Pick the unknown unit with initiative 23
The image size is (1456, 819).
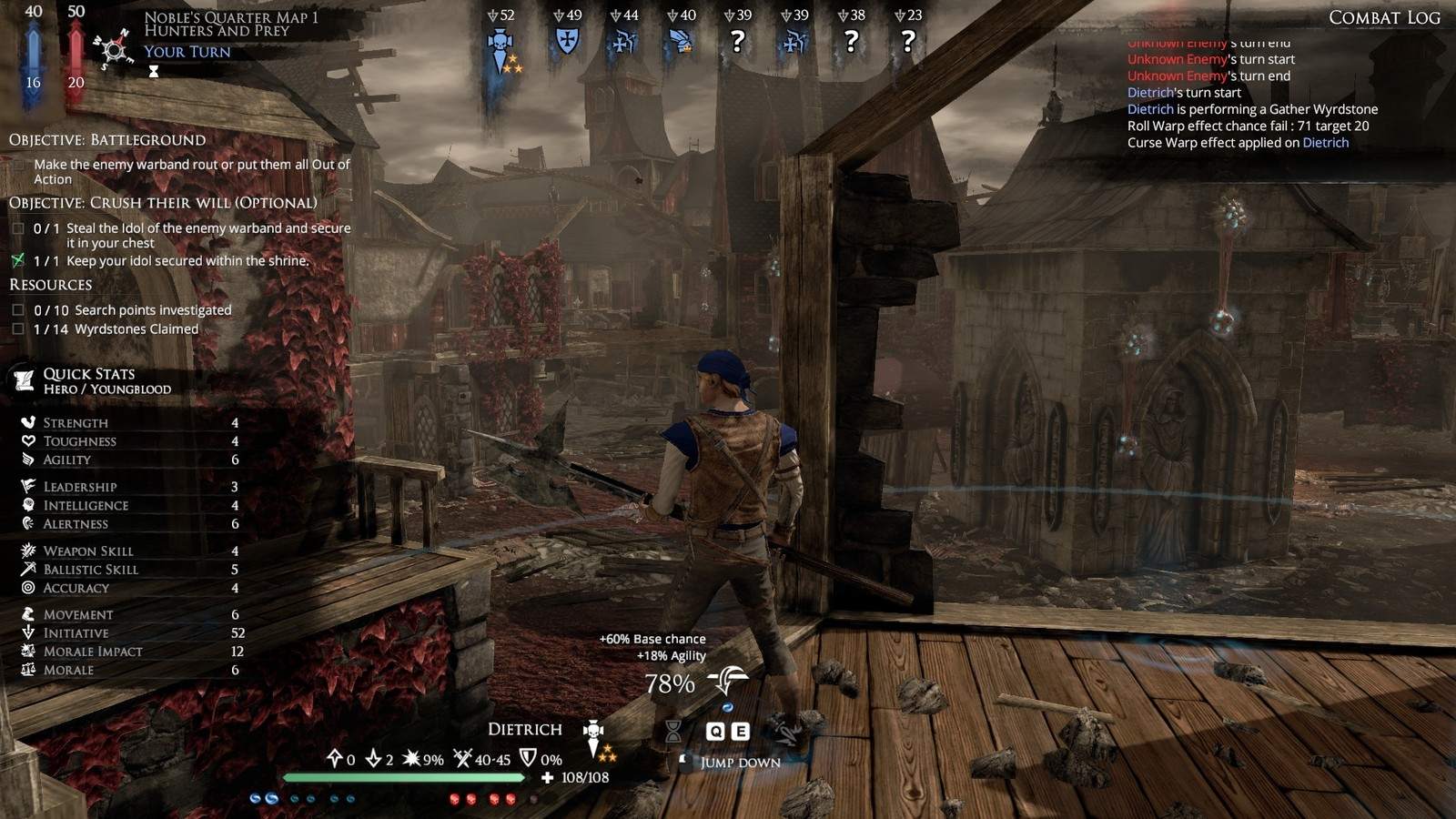[907, 41]
